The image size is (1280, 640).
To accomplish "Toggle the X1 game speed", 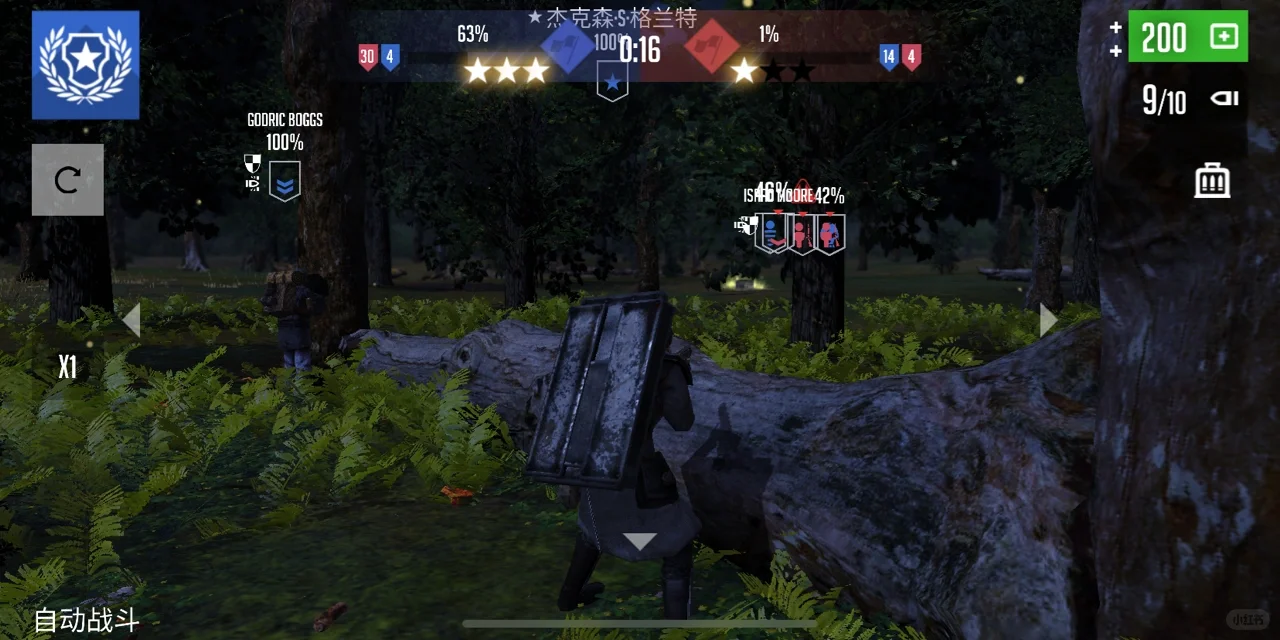I will click(67, 368).
